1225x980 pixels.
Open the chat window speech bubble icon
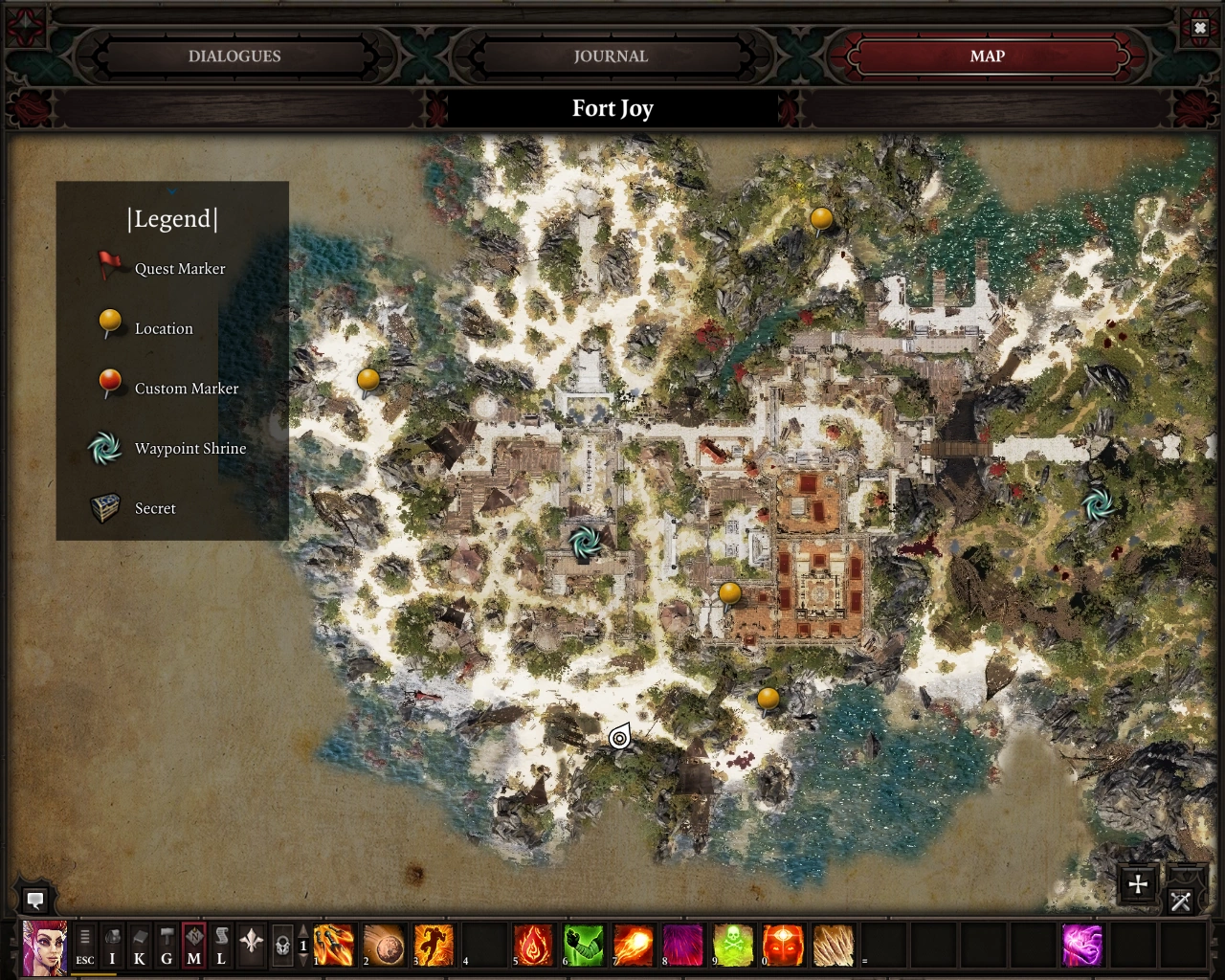tap(35, 900)
